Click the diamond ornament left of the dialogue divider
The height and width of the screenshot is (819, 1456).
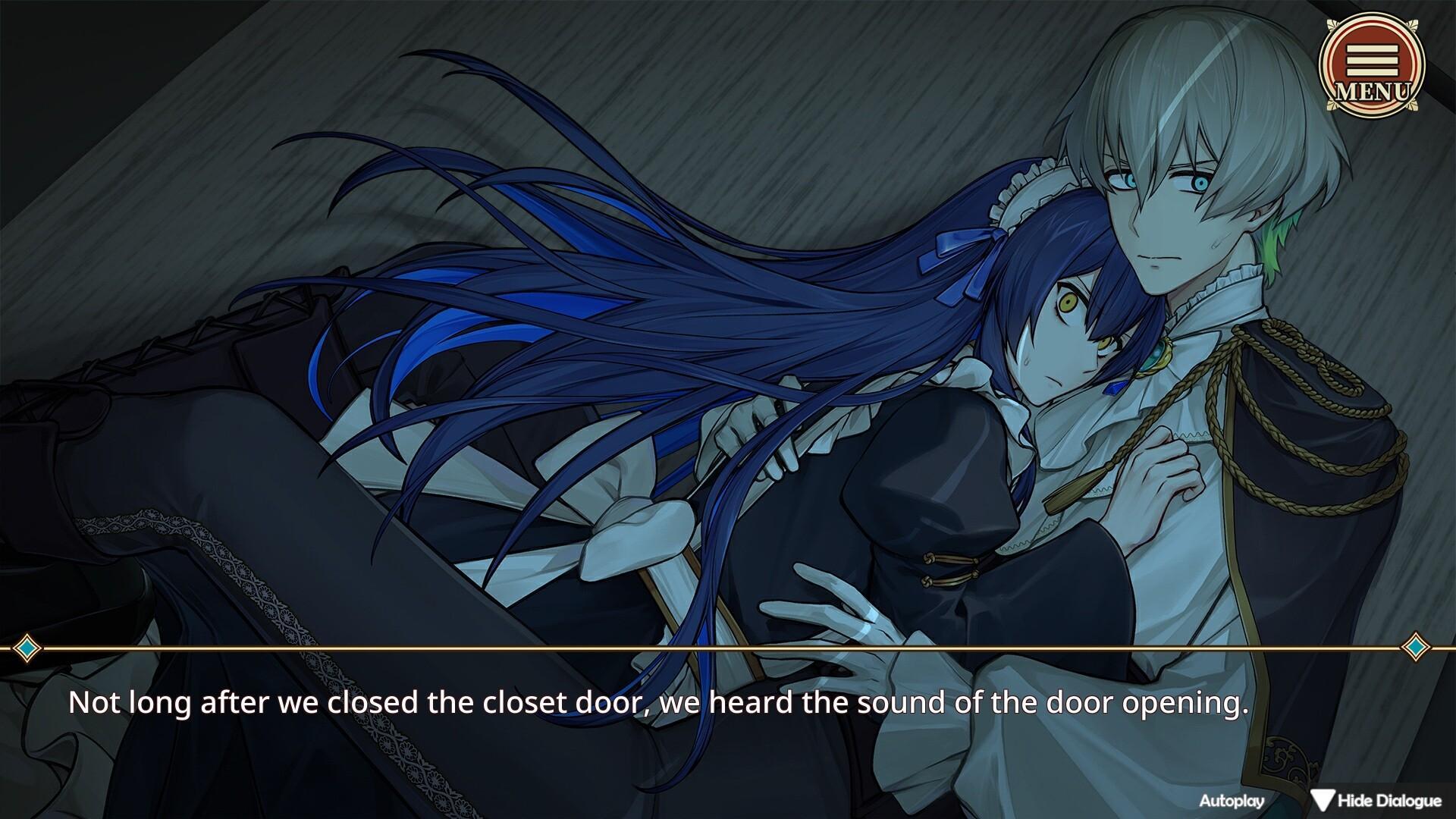(x=29, y=648)
